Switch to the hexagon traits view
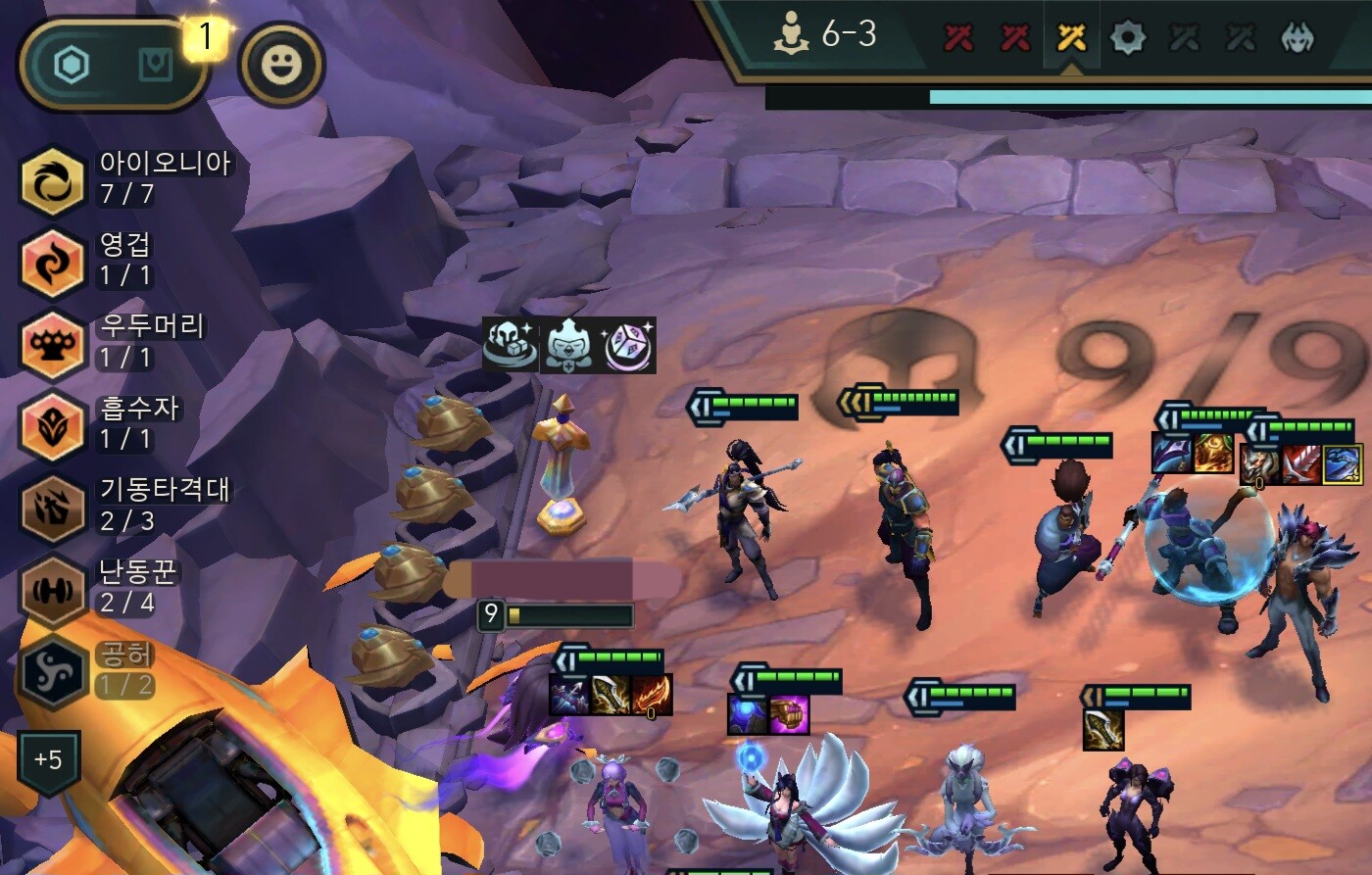 tap(72, 66)
